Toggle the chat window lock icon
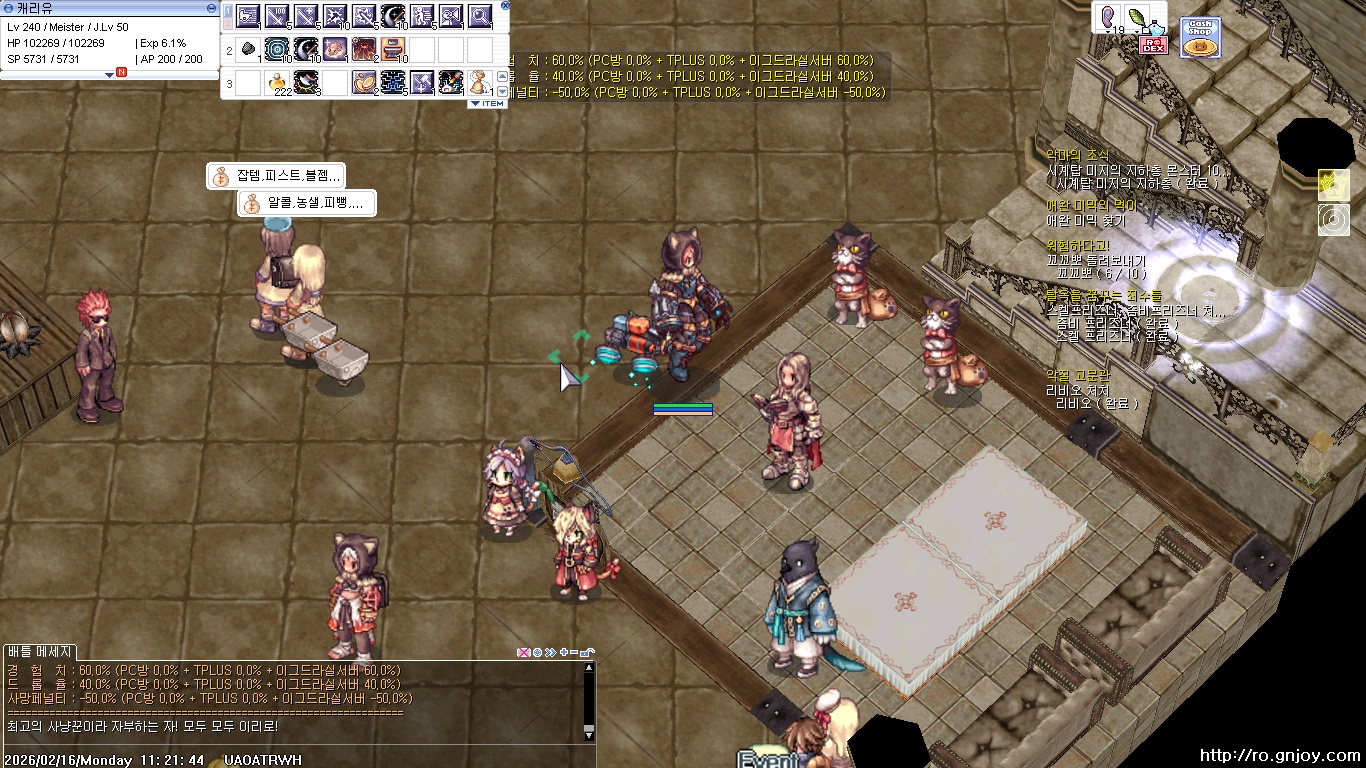Screen dimensions: 1366x768 pyautogui.click(x=587, y=652)
